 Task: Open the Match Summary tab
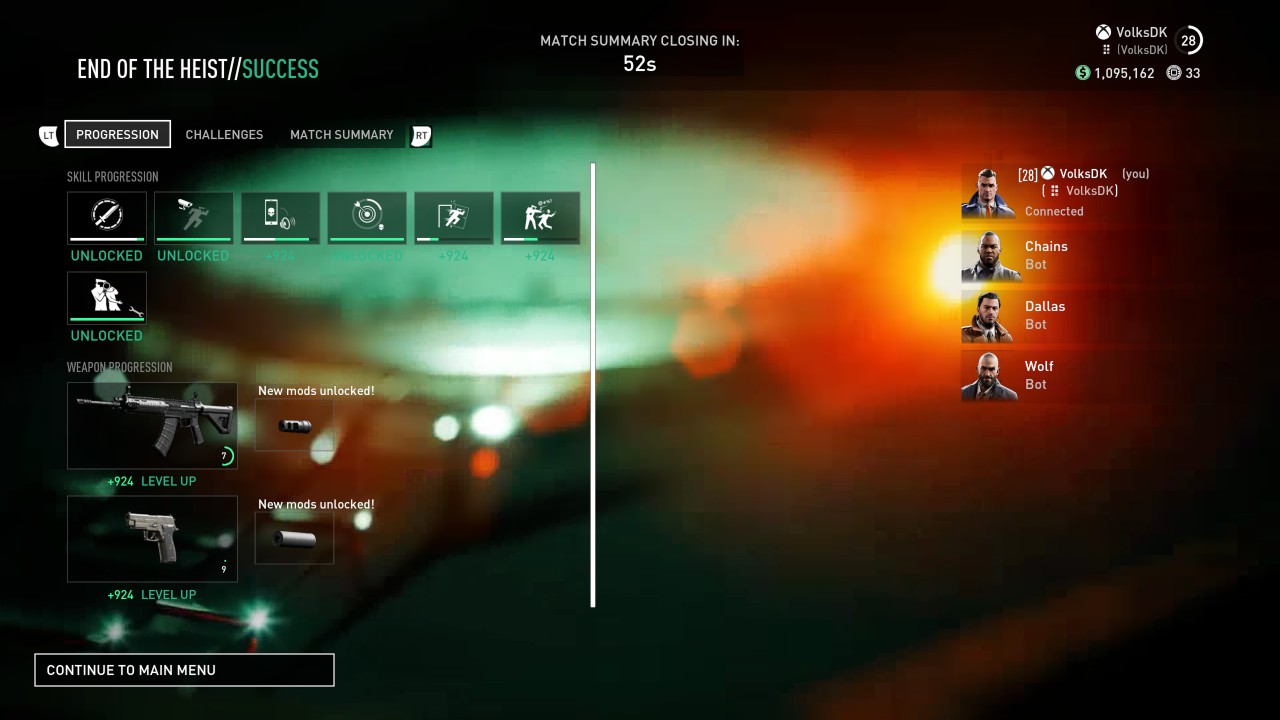(341, 134)
